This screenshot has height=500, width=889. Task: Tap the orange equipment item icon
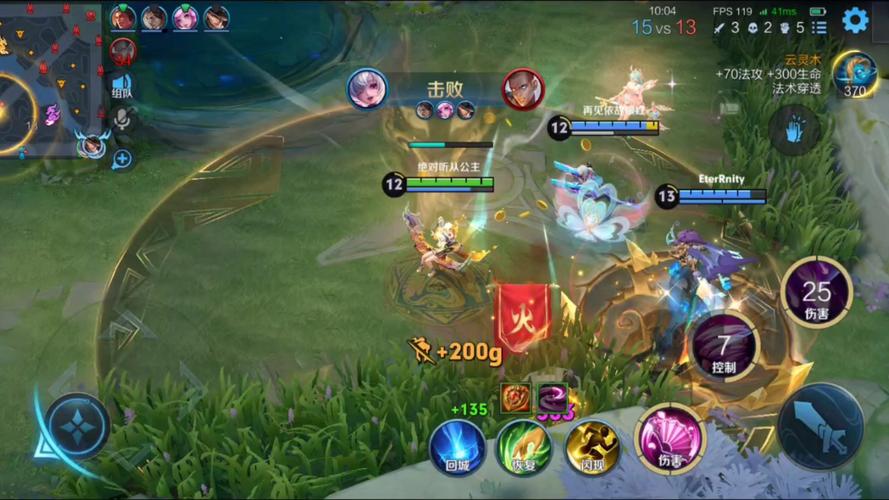click(x=516, y=397)
